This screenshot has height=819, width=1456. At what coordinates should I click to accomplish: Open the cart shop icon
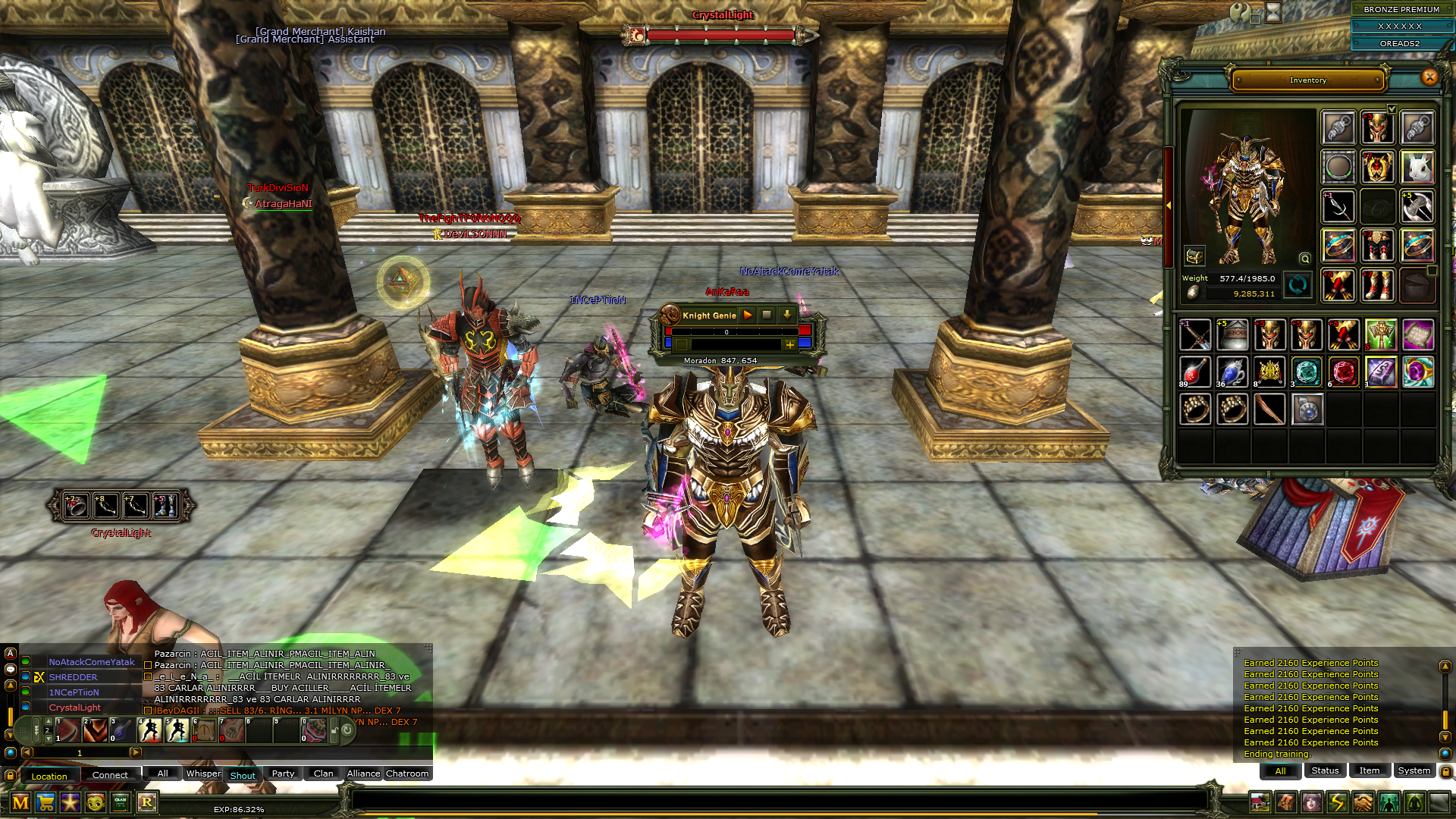[x=45, y=802]
